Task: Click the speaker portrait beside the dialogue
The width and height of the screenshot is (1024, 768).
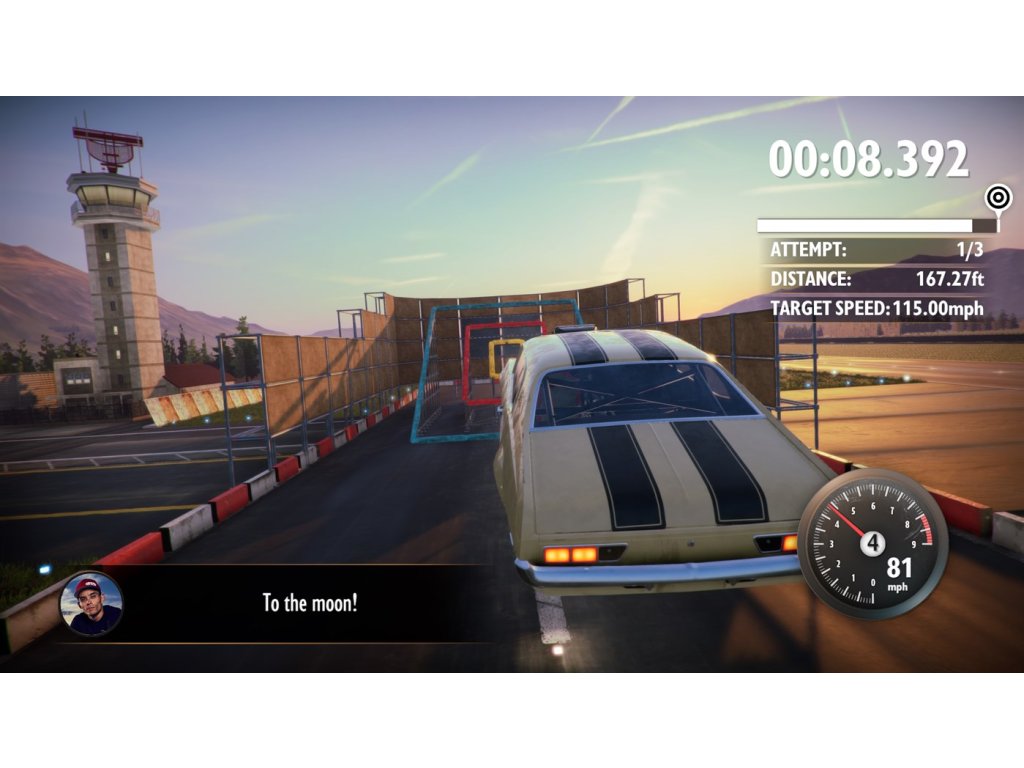Action: [91, 604]
